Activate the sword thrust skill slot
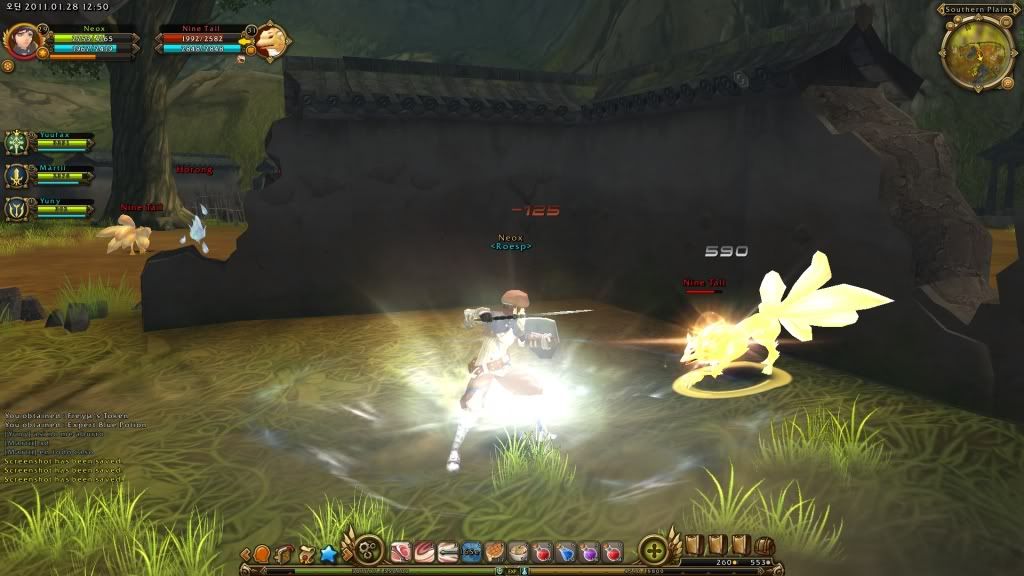 (447, 551)
